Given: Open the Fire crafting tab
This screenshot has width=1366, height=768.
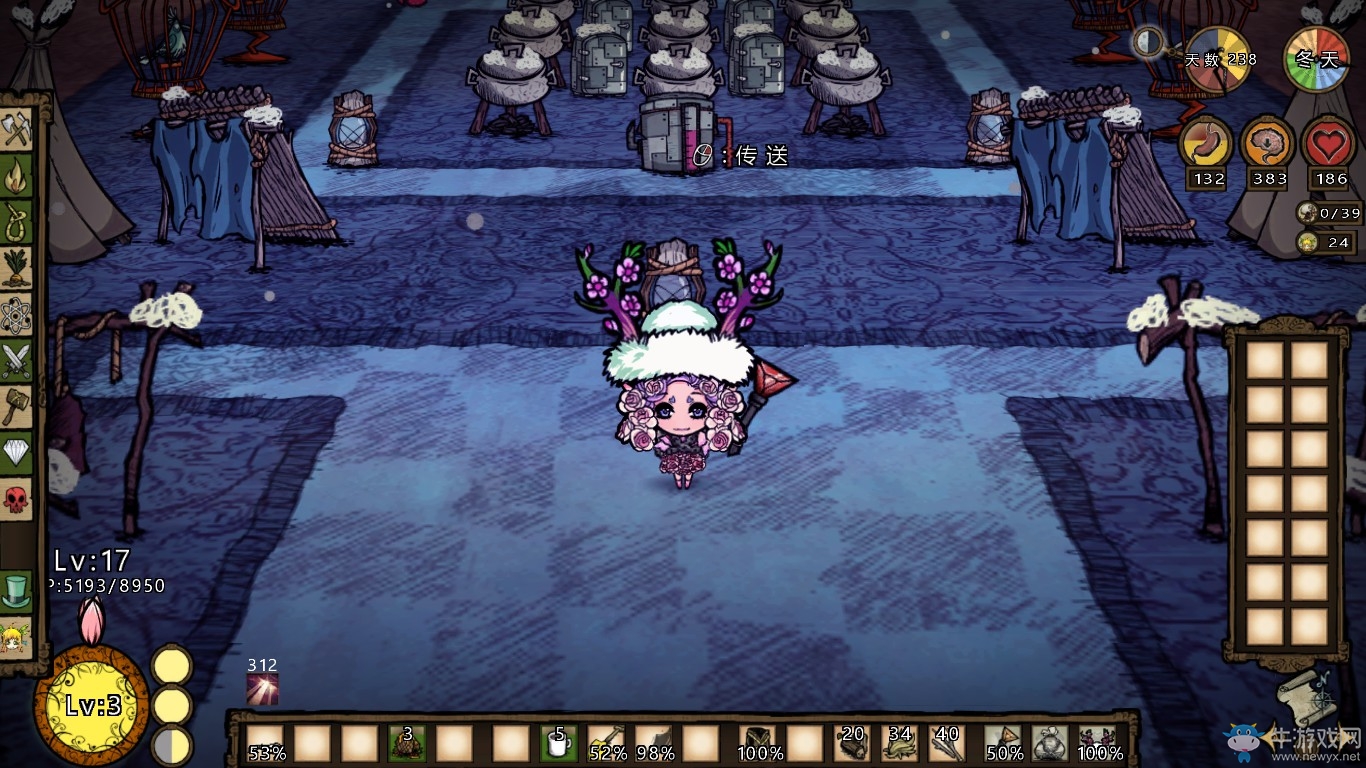Looking at the screenshot, I should click(x=17, y=175).
